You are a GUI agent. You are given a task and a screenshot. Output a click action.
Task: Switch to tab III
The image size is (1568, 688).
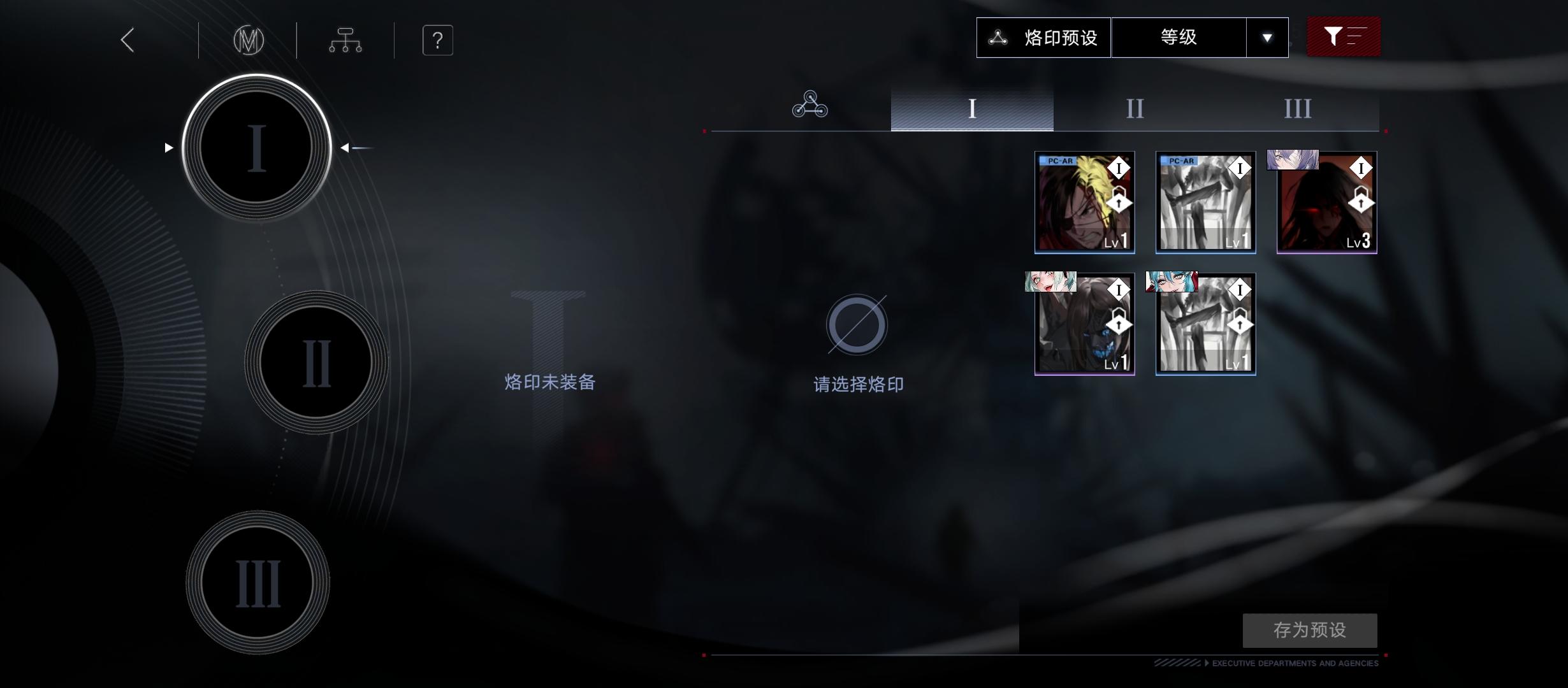(1298, 108)
